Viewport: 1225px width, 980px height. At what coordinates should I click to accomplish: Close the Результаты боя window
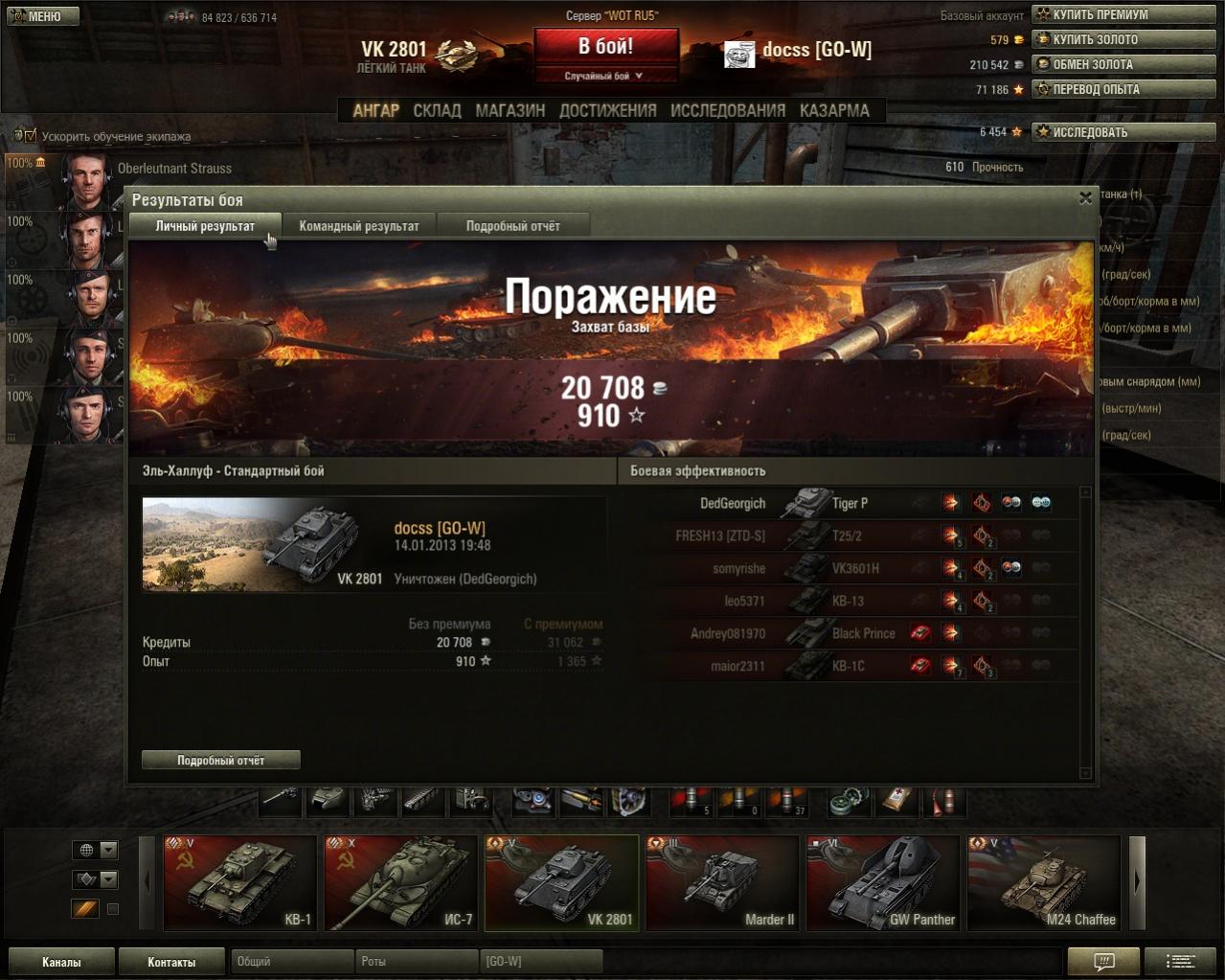click(x=1085, y=198)
